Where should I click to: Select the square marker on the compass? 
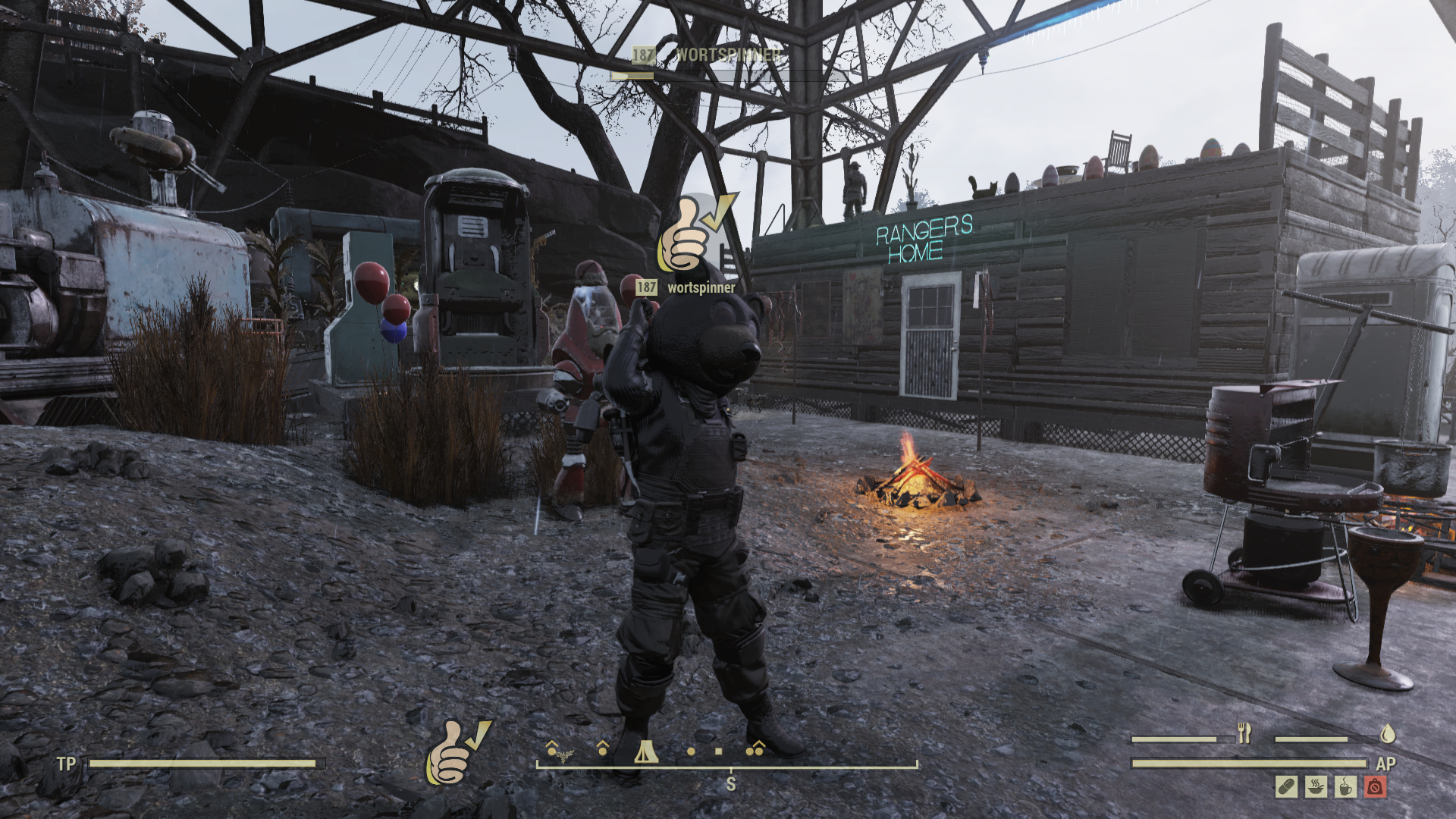click(718, 752)
